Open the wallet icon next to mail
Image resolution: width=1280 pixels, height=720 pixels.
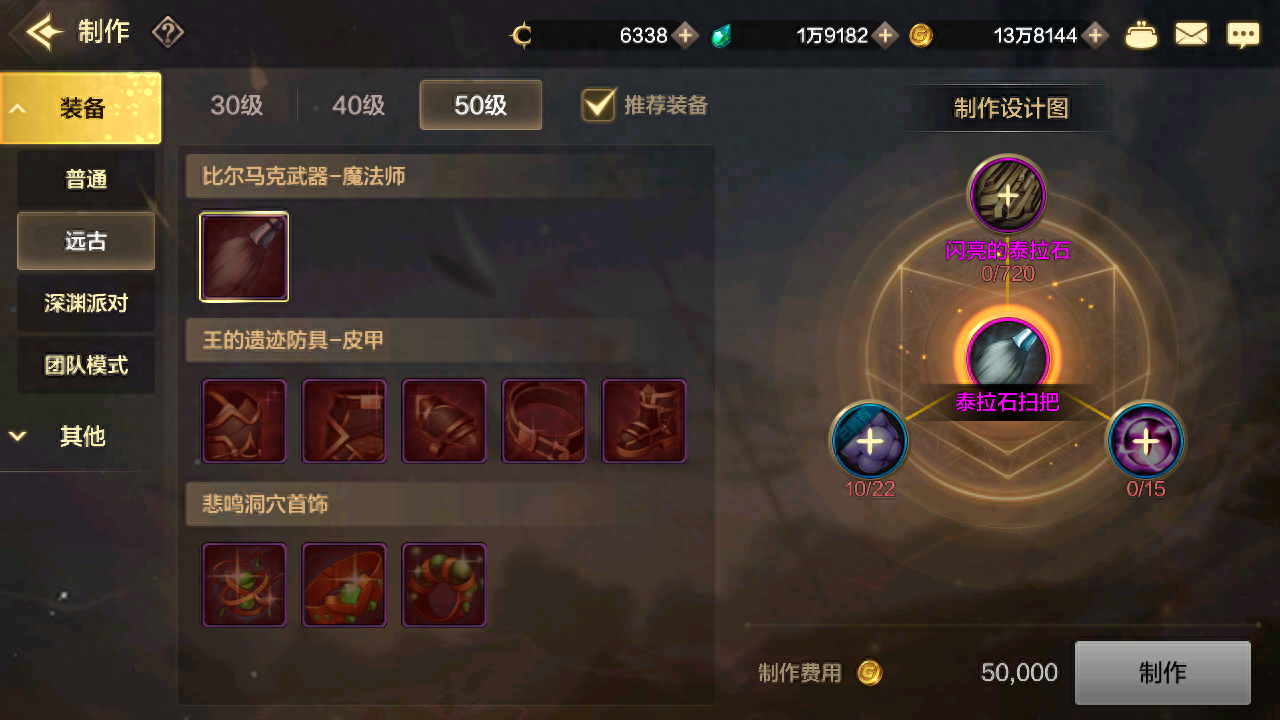(x=1141, y=33)
